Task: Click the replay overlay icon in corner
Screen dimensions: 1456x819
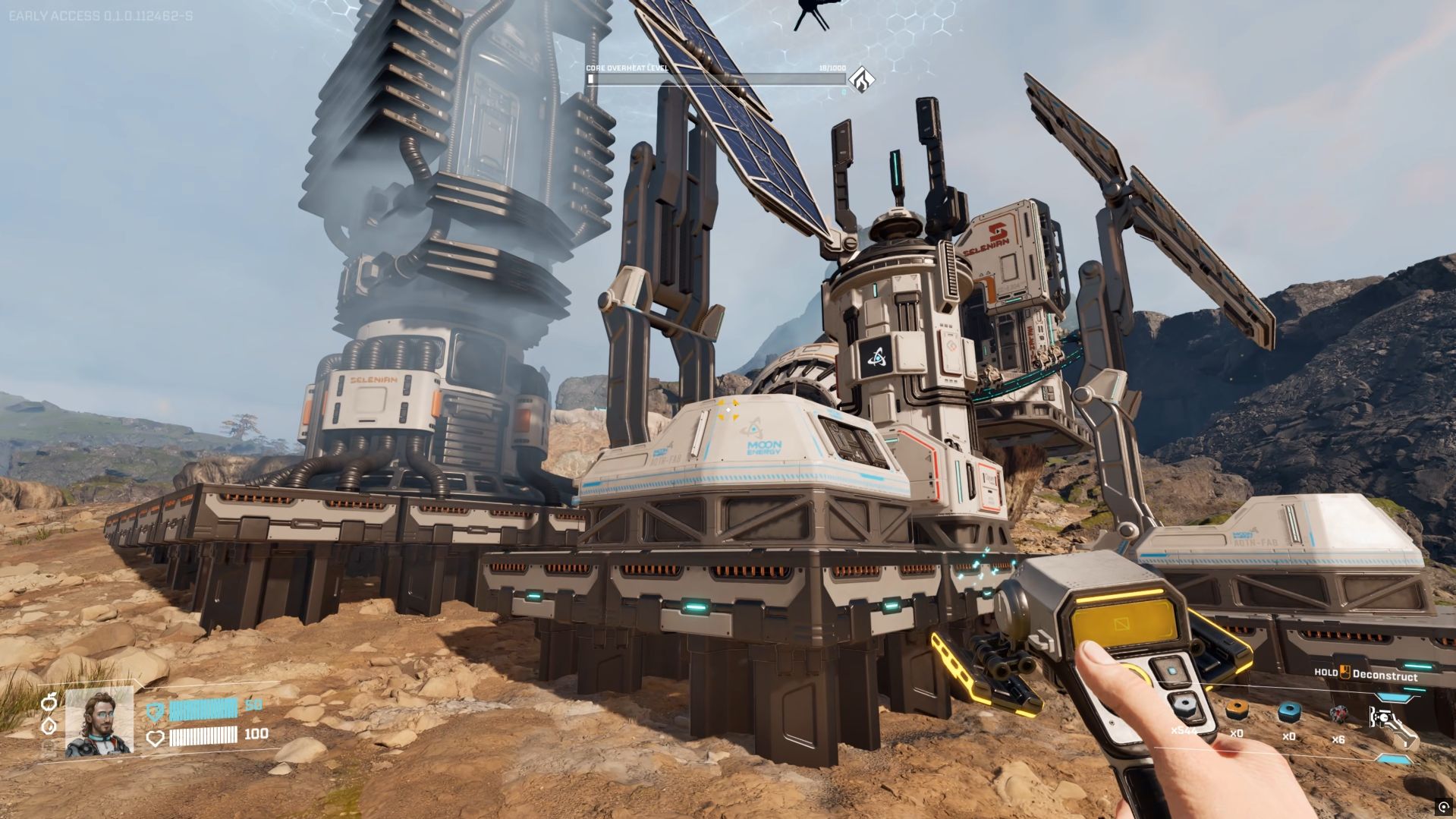Action: coord(1442,806)
